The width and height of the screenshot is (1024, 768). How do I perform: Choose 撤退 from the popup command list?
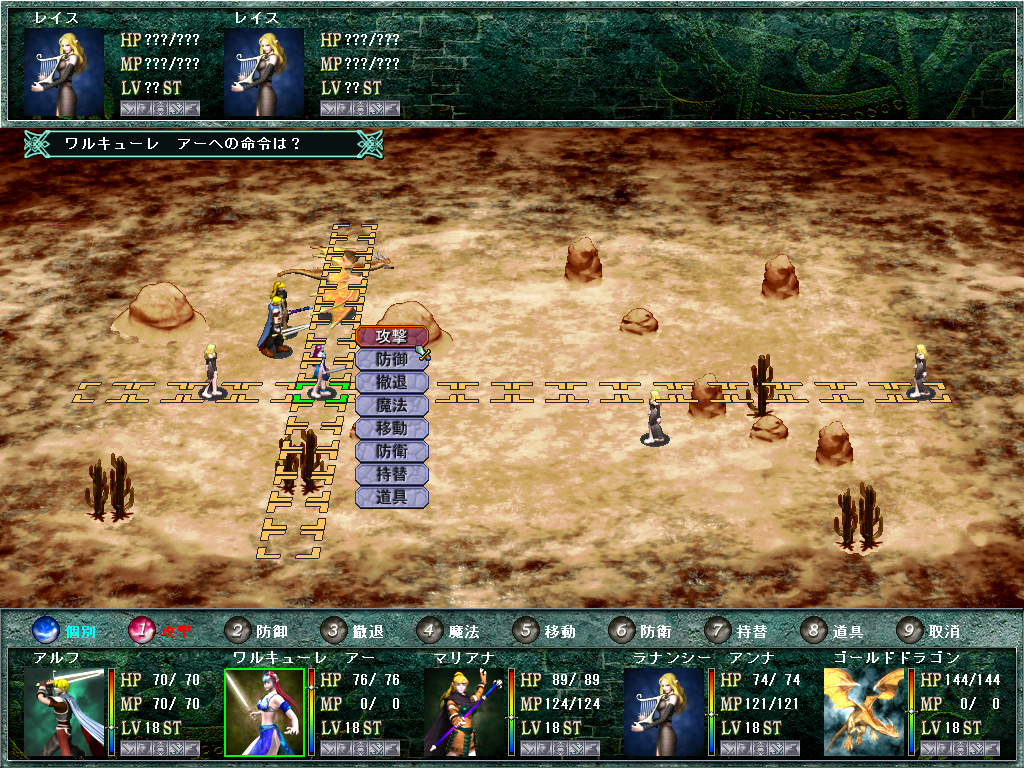click(391, 382)
